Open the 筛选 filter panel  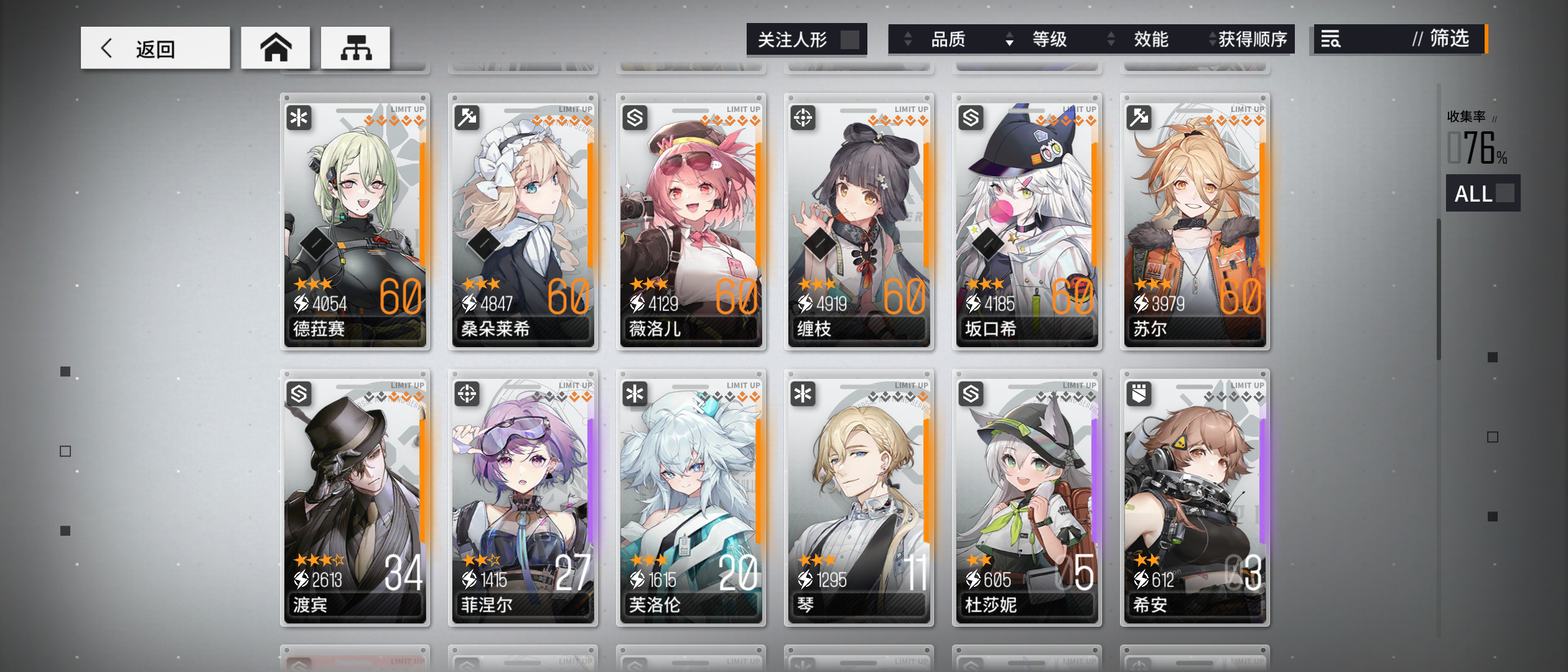click(x=1450, y=40)
